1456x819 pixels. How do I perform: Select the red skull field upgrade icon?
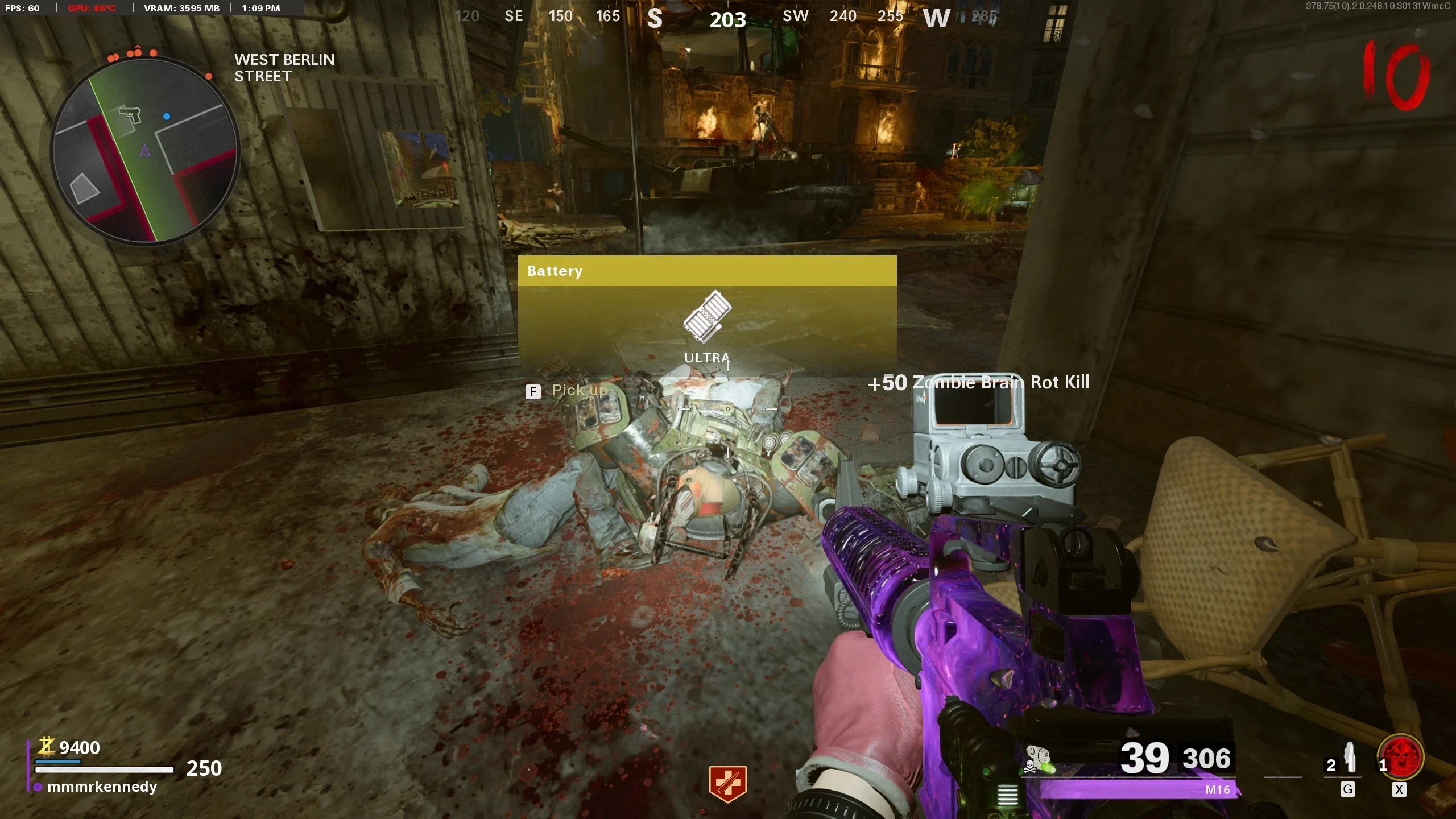[x=1402, y=758]
